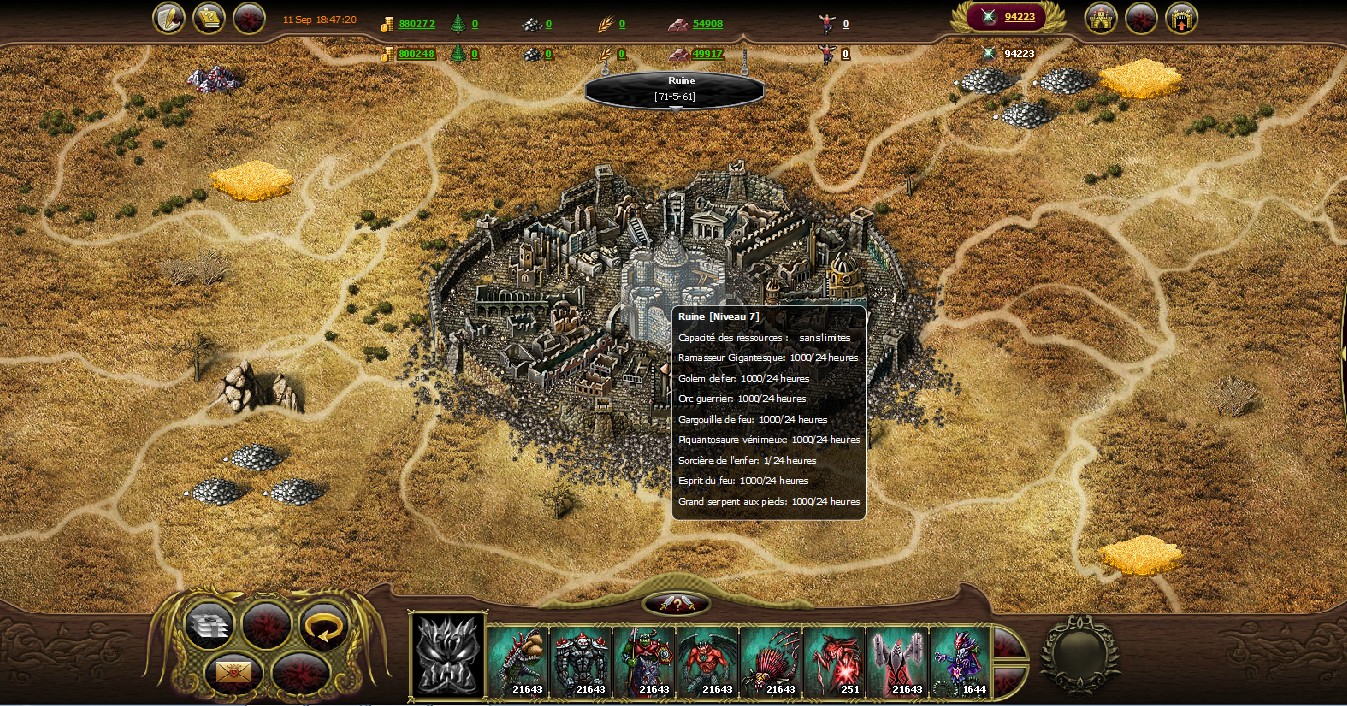1347x706 pixels.
Task: Click the gold resource amount 880272
Action: (x=416, y=23)
